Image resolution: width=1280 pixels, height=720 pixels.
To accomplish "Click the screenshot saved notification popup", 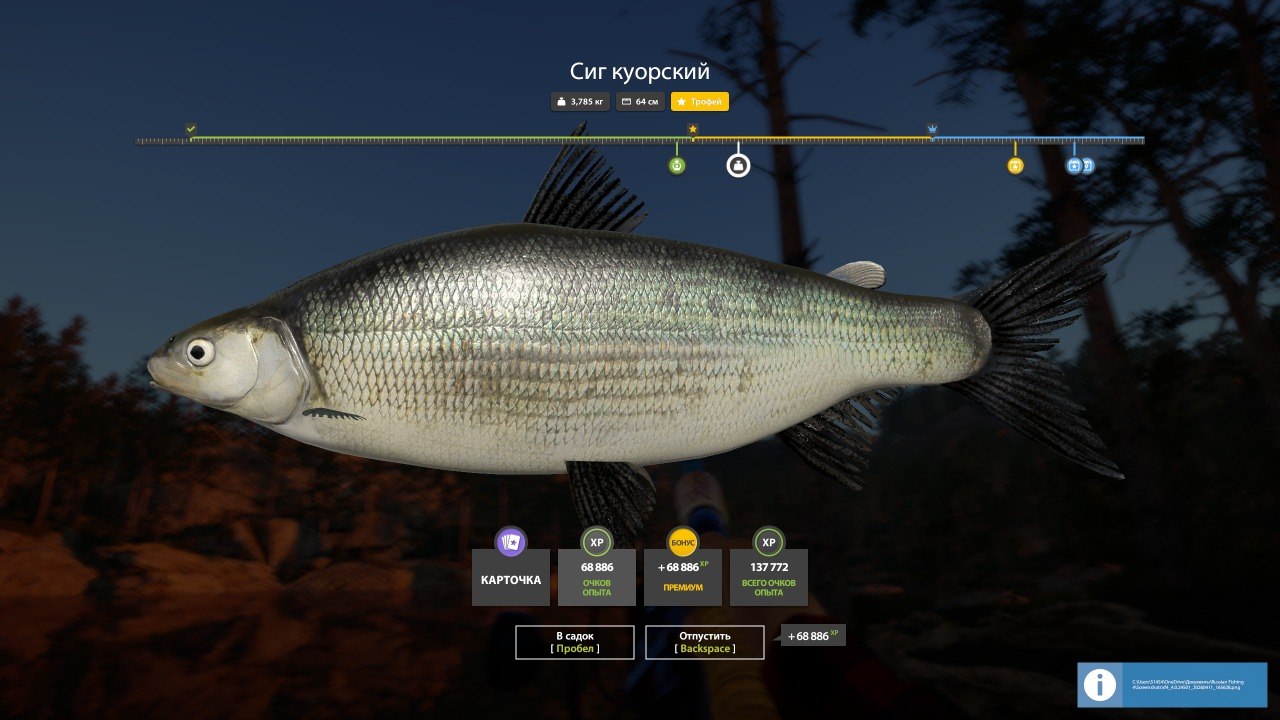I will (x=1172, y=685).
